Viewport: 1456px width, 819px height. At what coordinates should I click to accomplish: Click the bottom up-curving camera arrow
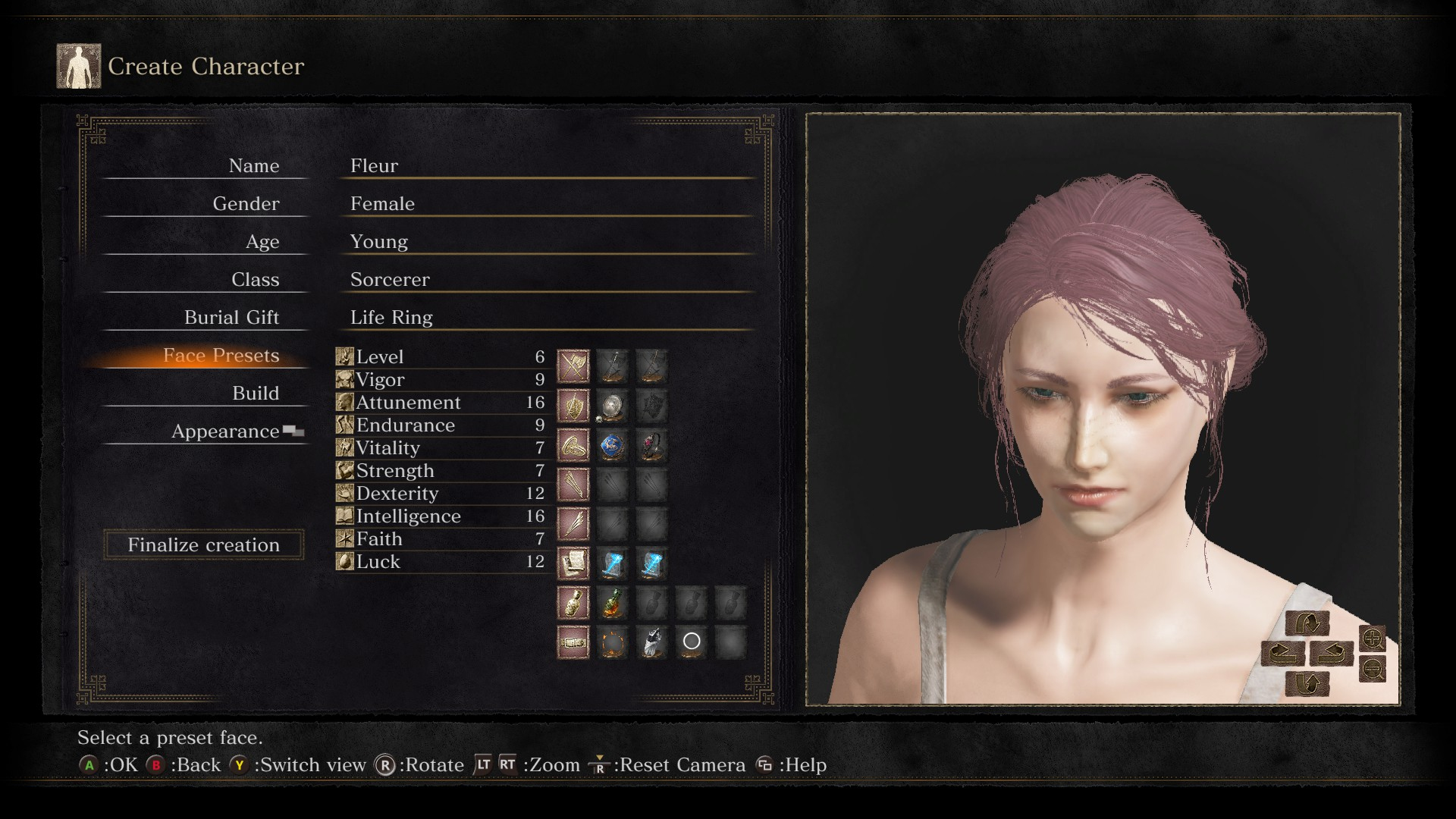click(1307, 684)
